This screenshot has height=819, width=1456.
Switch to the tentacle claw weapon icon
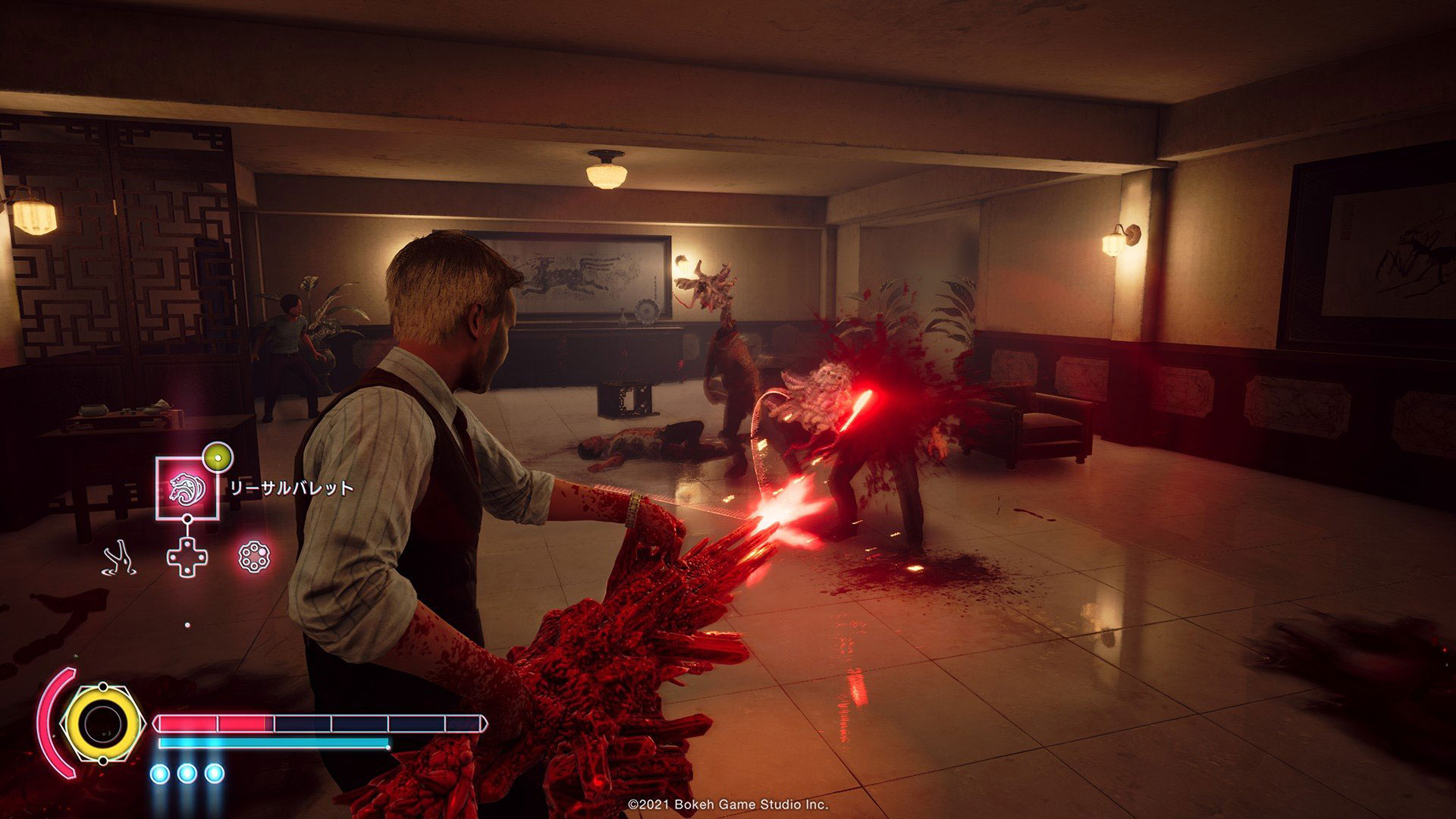120,557
